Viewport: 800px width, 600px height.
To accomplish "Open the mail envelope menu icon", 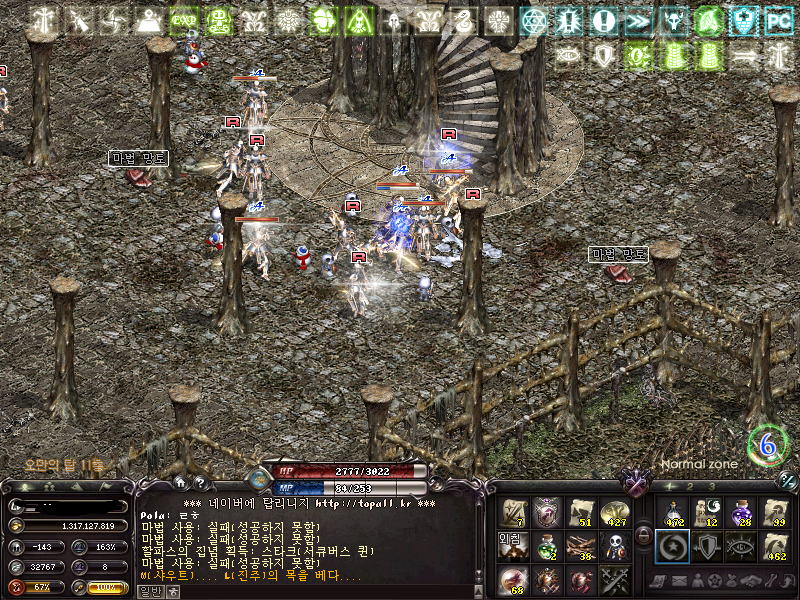I will tap(677, 582).
